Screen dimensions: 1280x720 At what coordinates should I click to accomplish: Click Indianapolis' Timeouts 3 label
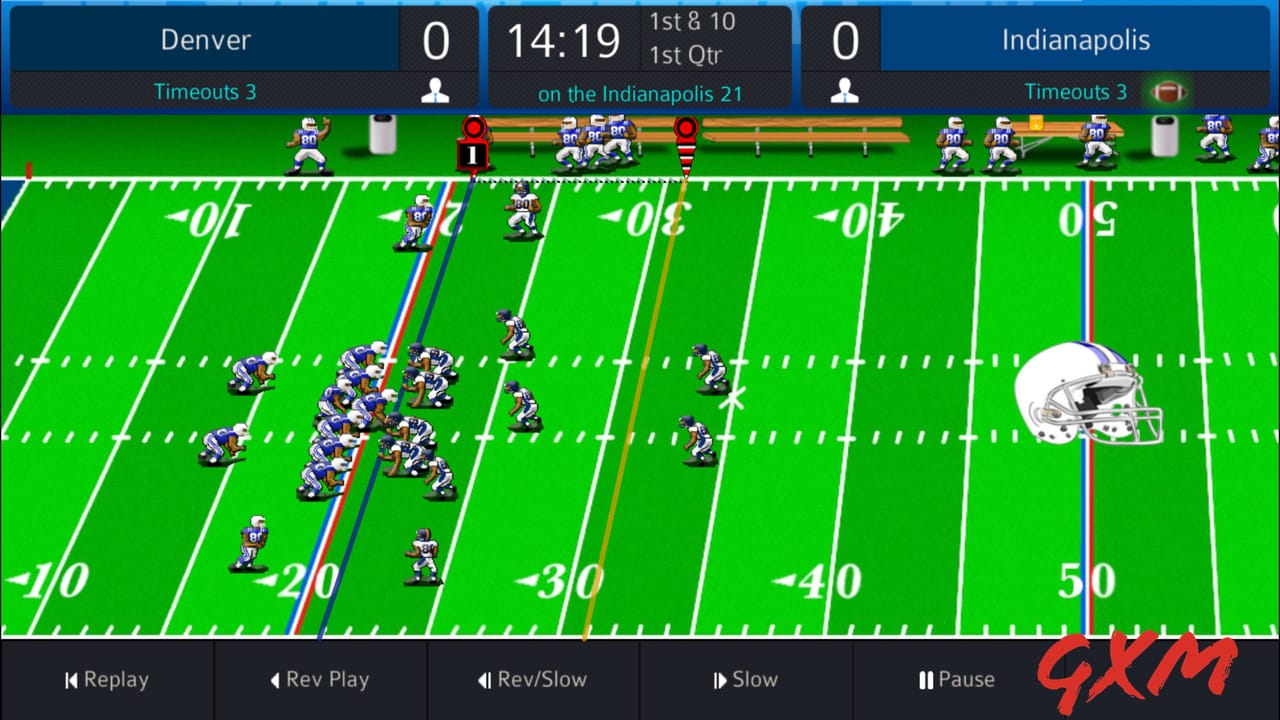click(1077, 91)
